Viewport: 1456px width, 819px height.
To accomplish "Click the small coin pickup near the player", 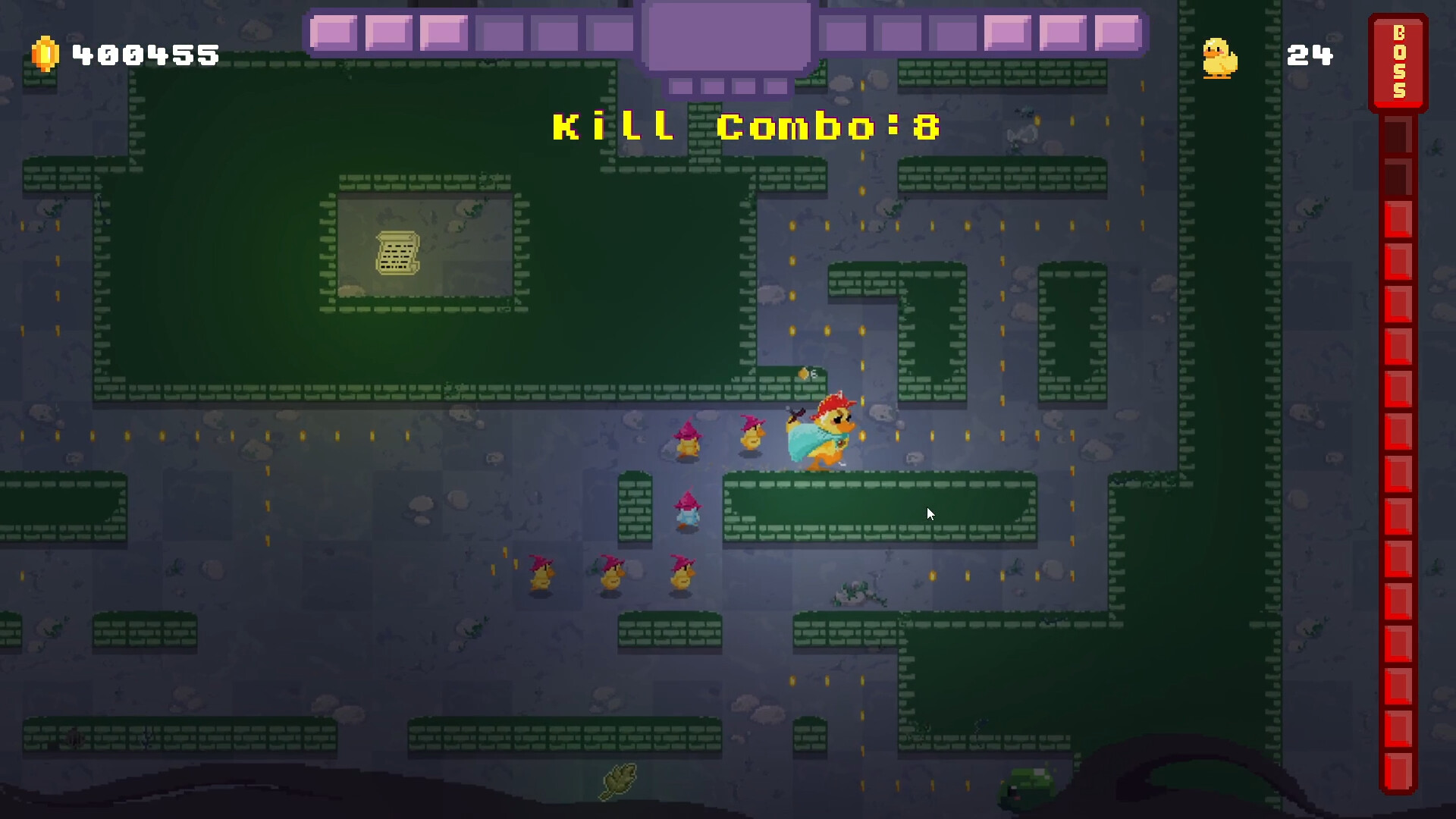I will coord(804,373).
